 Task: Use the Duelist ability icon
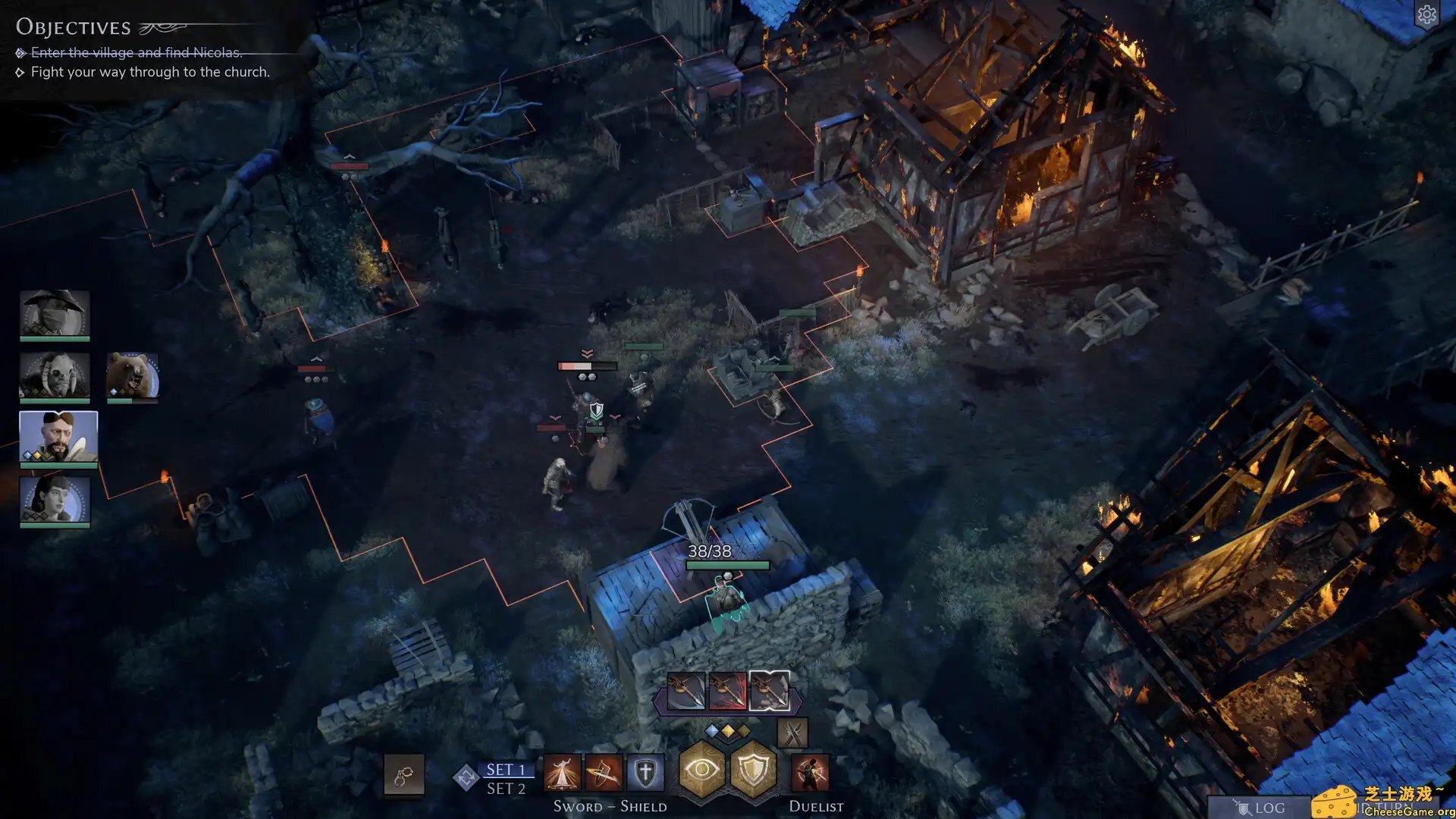[x=810, y=773]
